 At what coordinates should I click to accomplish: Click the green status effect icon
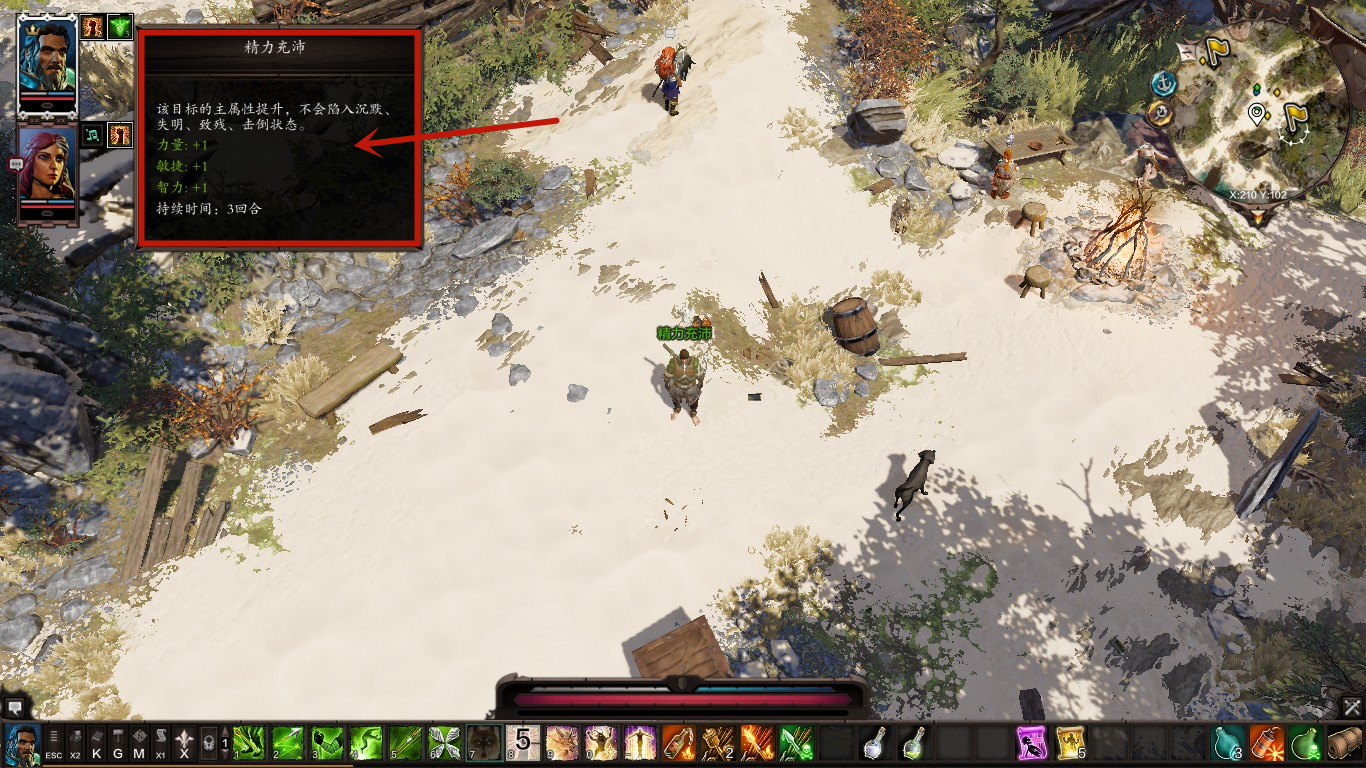point(120,27)
